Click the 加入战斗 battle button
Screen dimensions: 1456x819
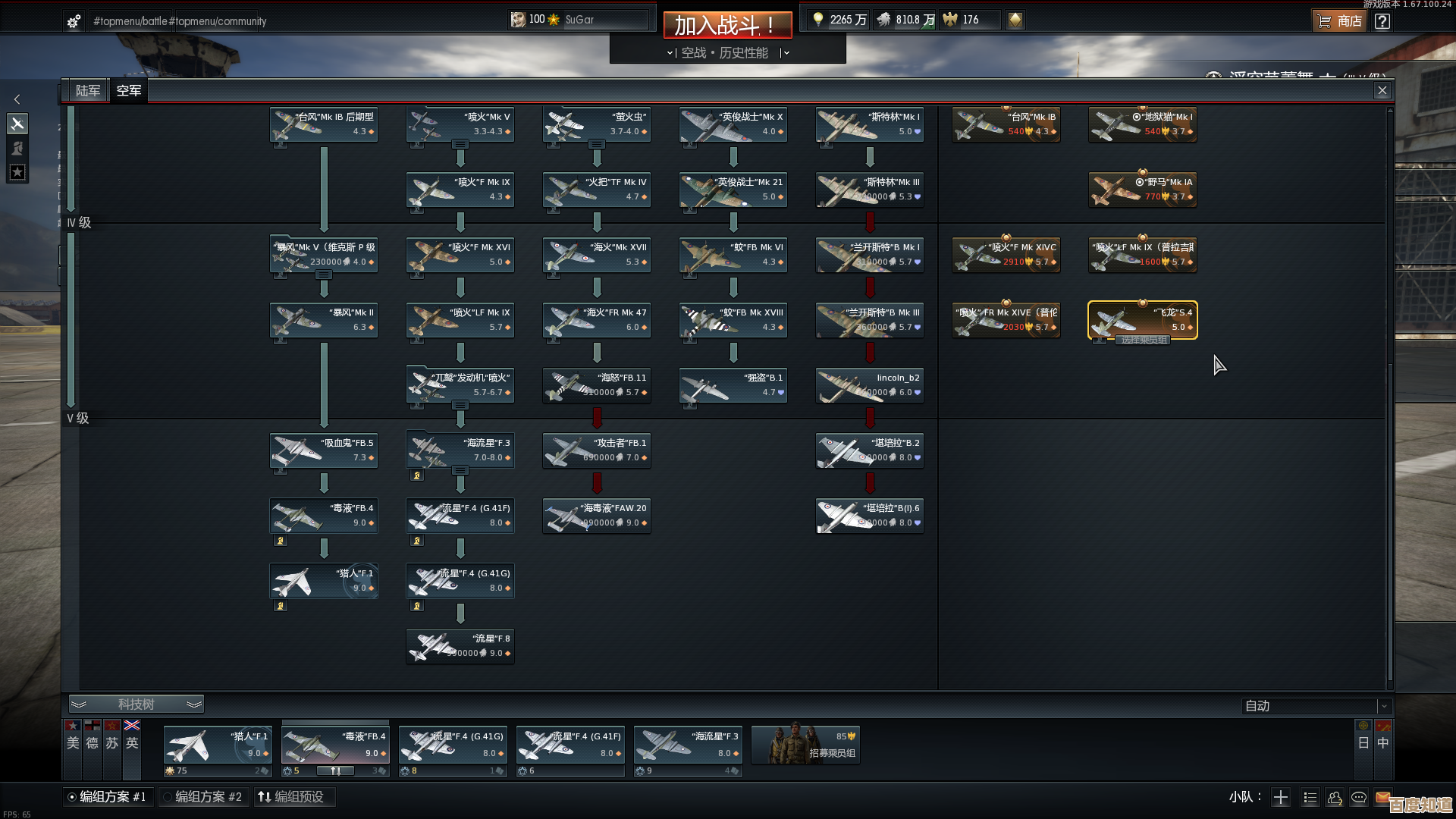click(727, 25)
